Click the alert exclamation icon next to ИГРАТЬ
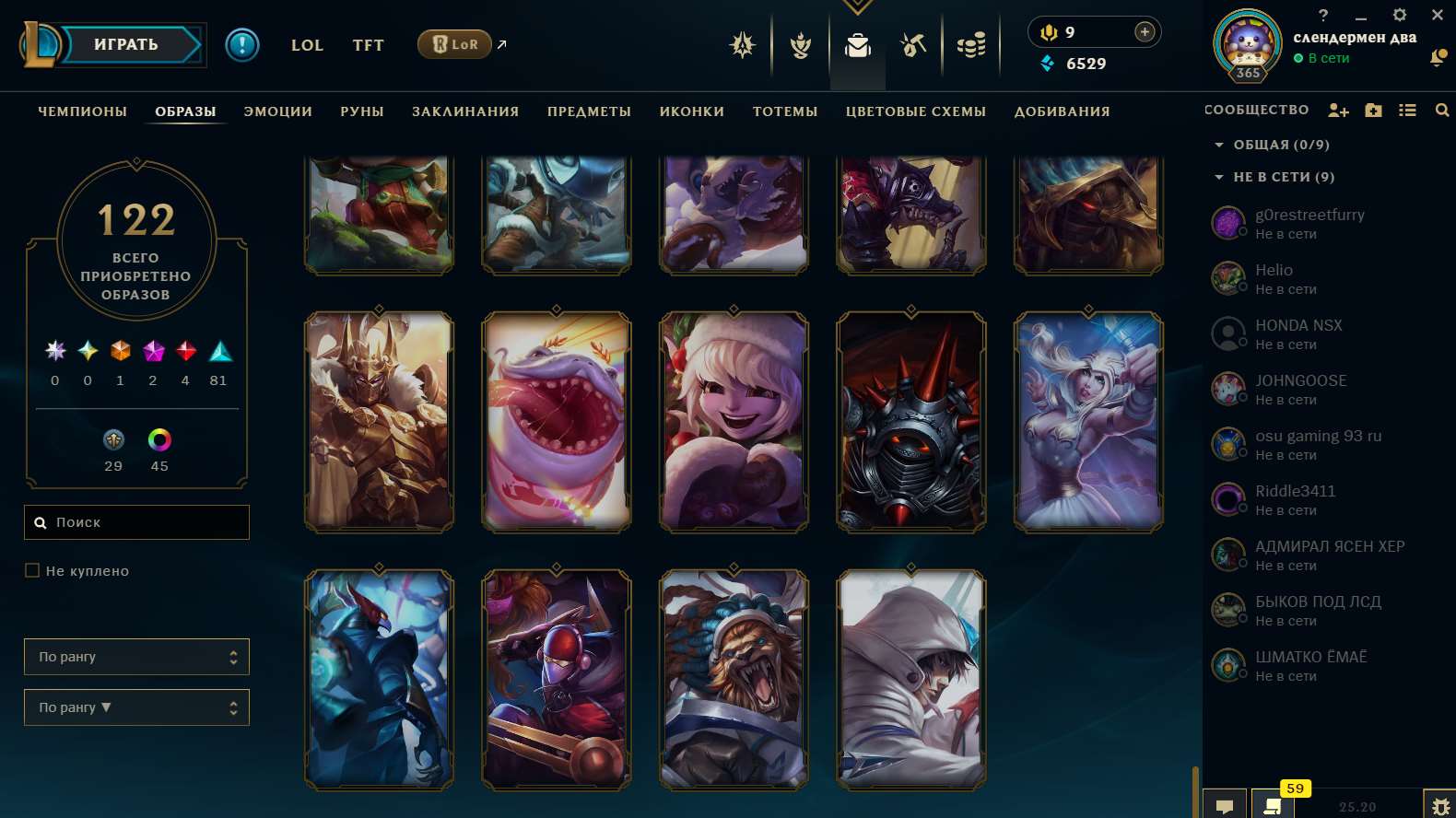This screenshot has height=818, width=1456. coord(242,44)
